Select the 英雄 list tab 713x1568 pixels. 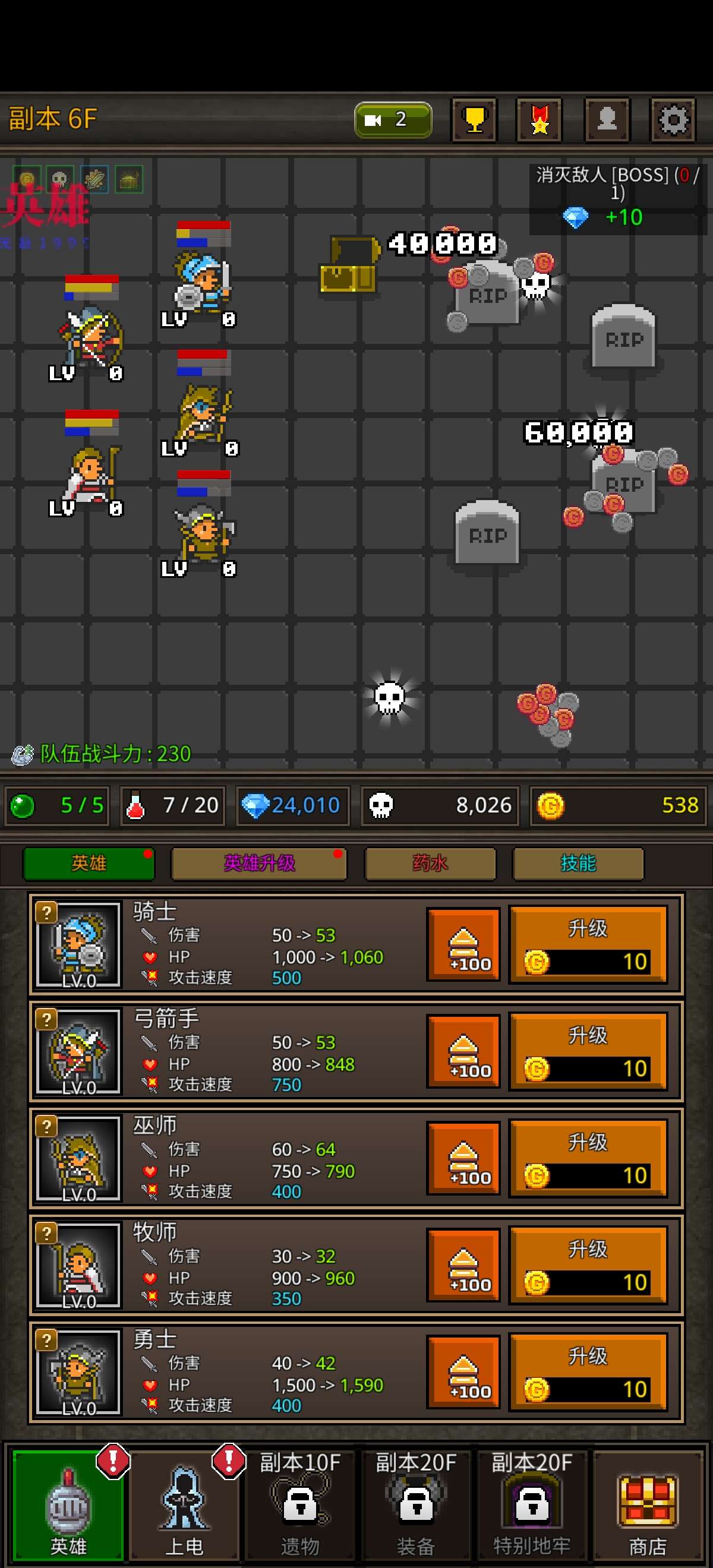click(x=89, y=863)
